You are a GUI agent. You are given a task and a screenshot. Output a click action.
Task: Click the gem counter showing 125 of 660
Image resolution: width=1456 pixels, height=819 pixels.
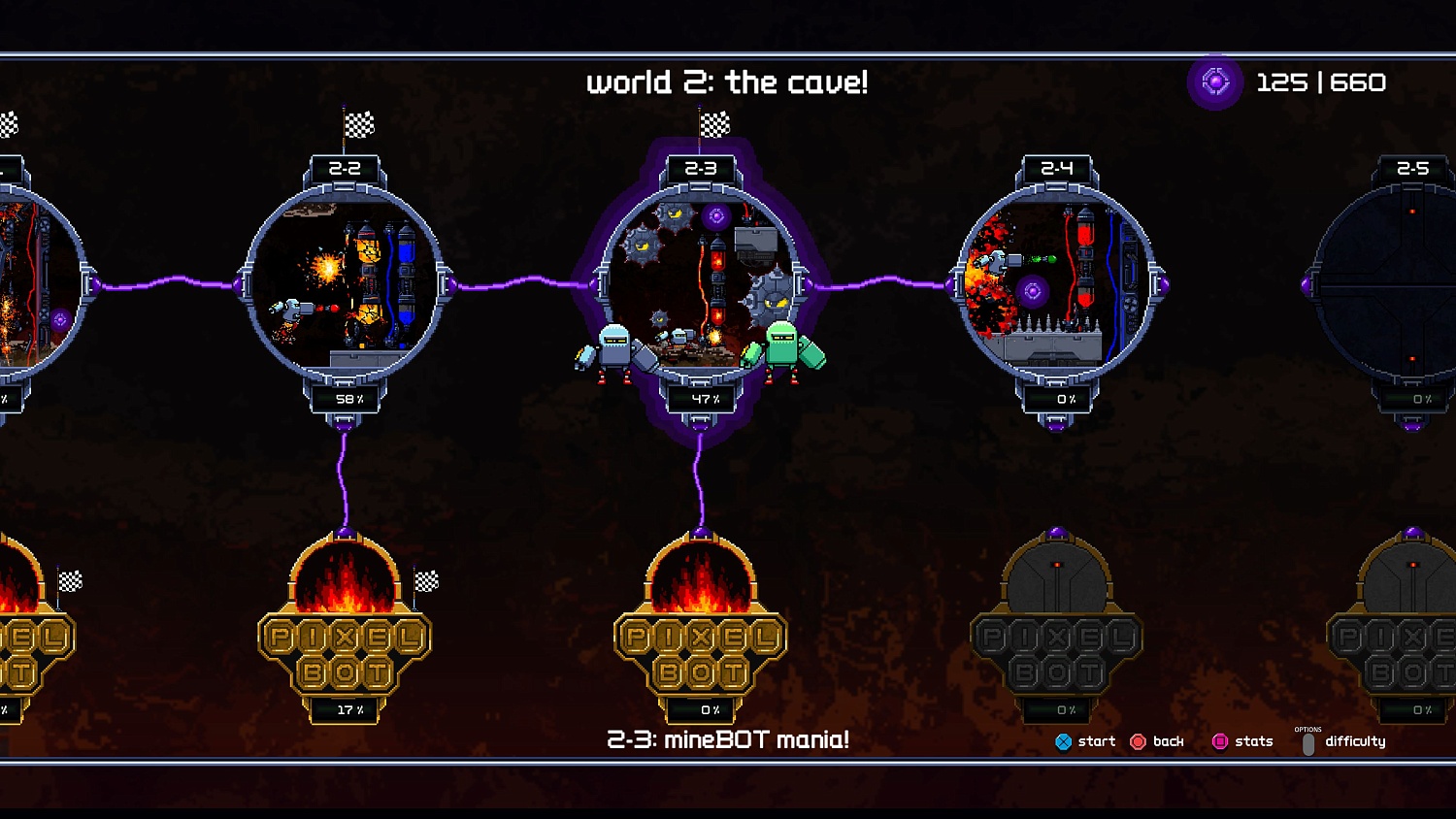pyautogui.click(x=1281, y=83)
